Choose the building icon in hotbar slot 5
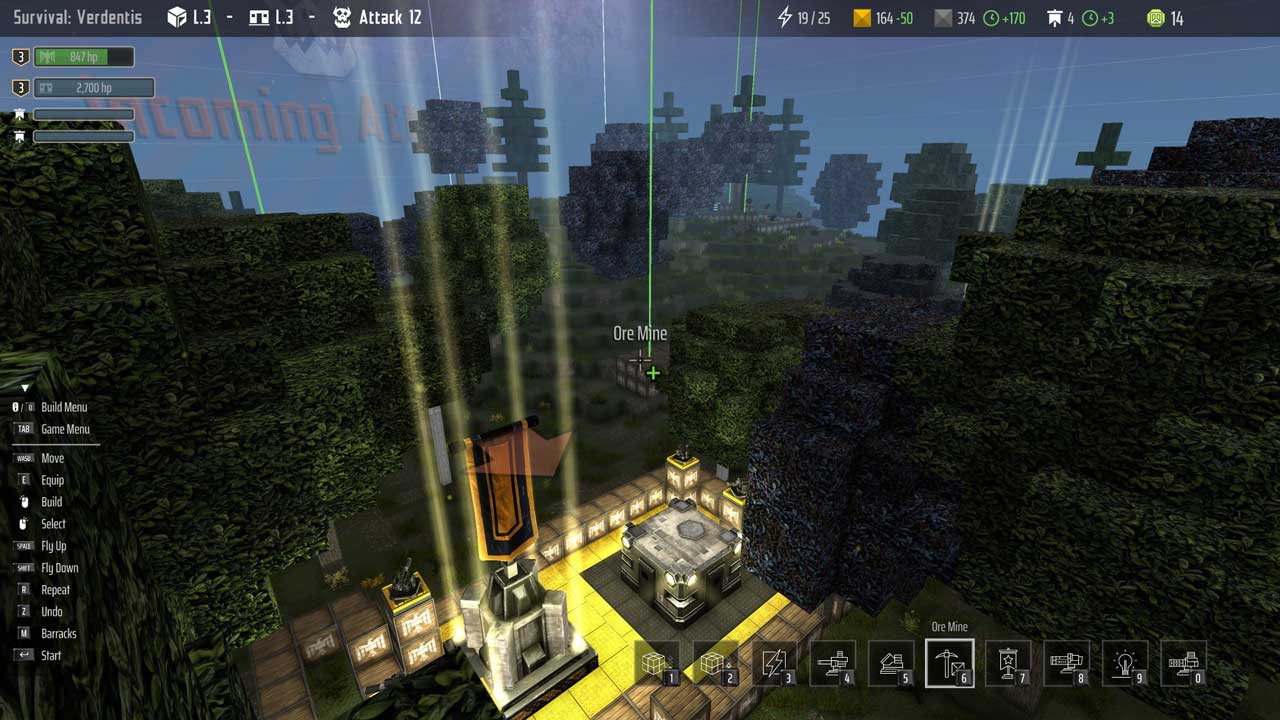 pos(891,664)
